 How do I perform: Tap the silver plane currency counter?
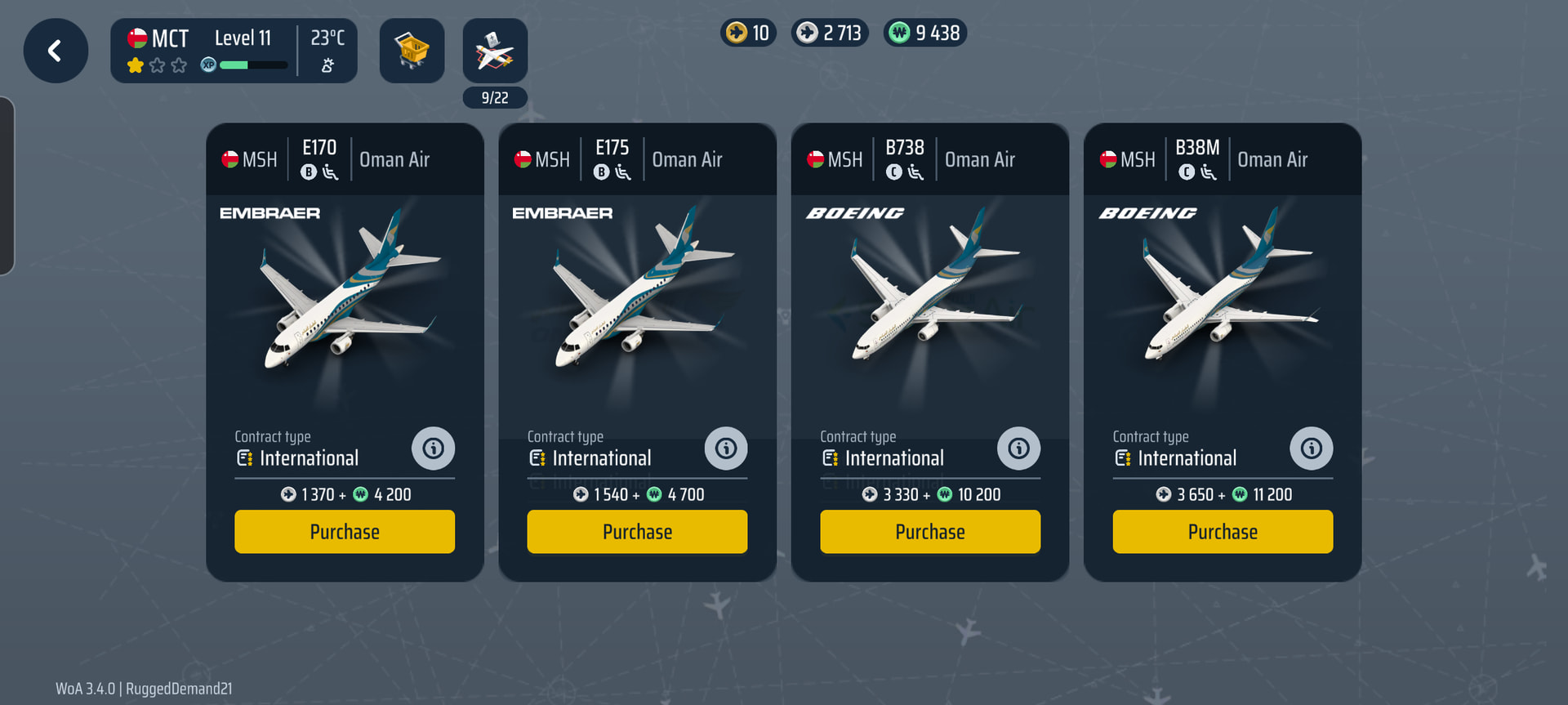830,33
